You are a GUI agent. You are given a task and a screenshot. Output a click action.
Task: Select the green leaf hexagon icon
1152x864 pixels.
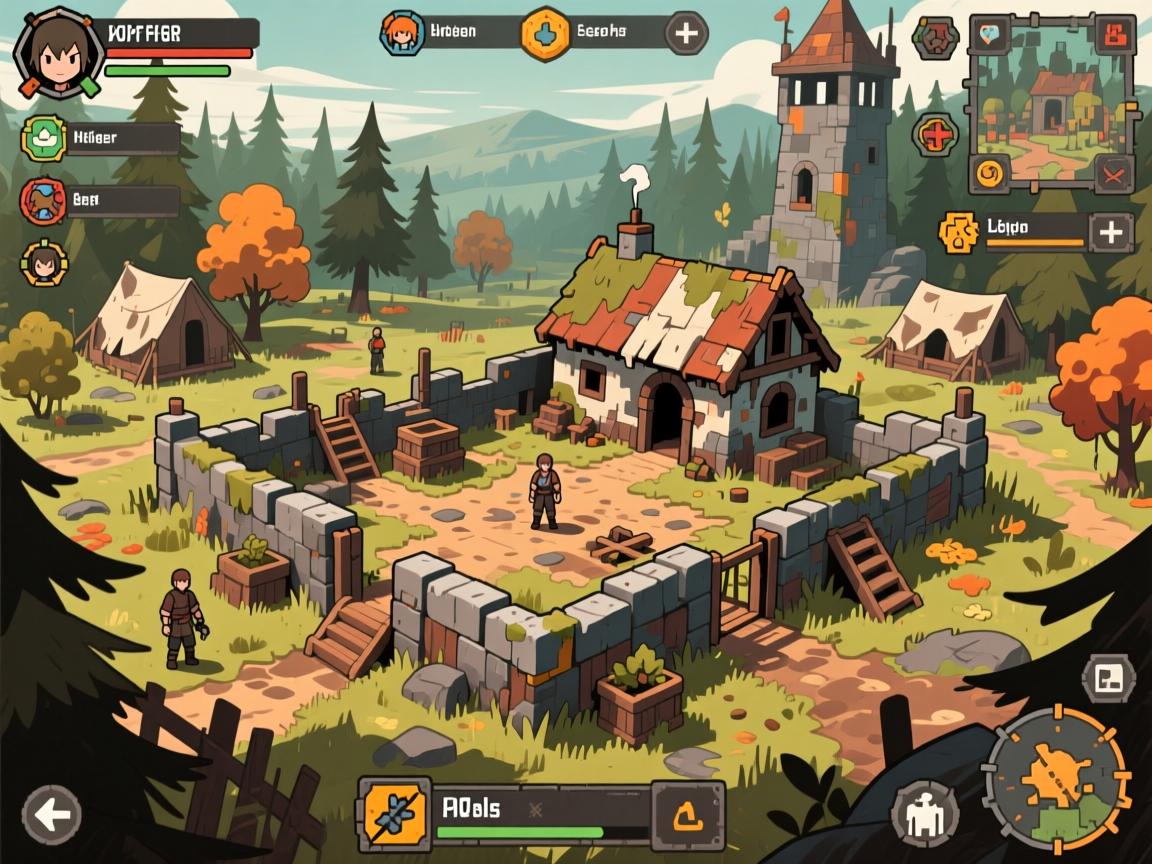43,138
